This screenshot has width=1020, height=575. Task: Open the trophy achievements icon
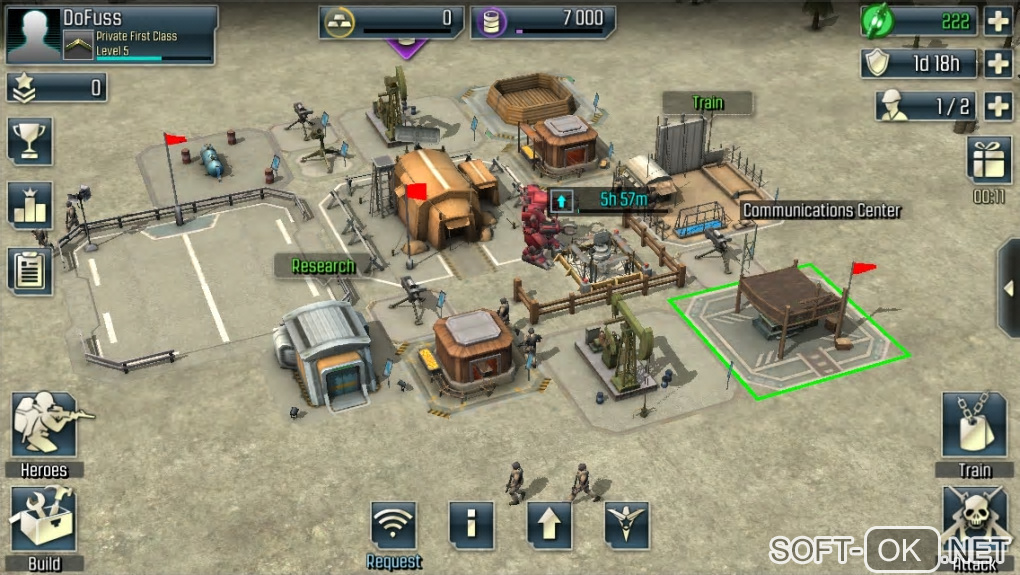(30, 141)
